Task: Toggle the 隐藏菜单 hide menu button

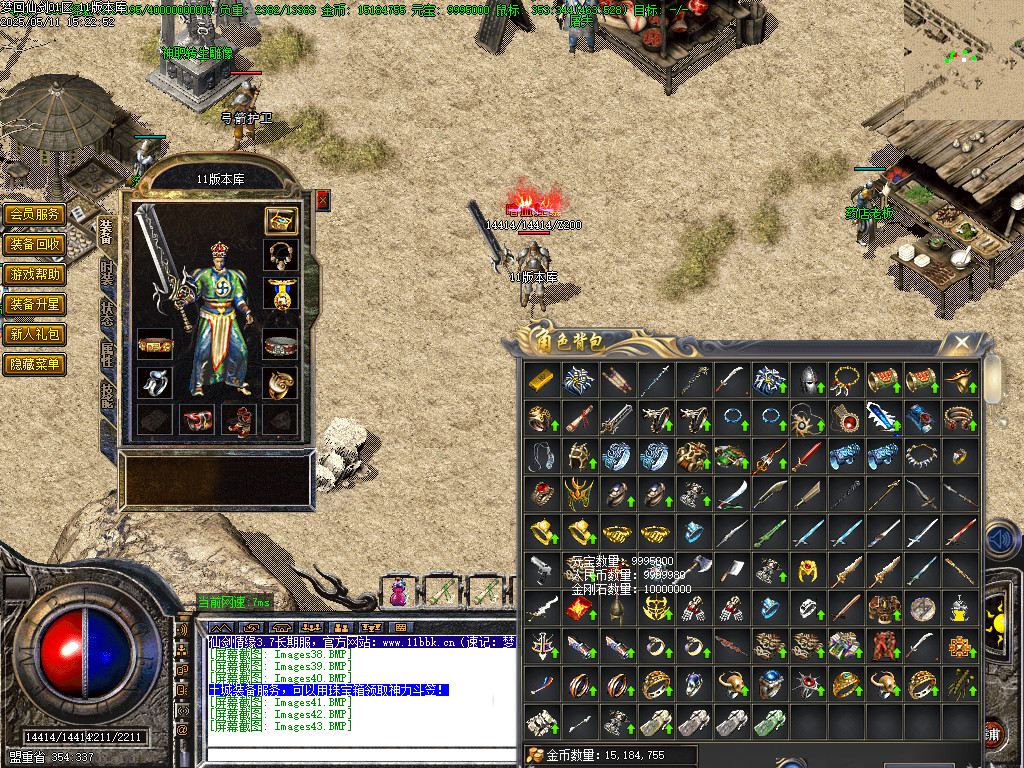Action: tap(35, 364)
